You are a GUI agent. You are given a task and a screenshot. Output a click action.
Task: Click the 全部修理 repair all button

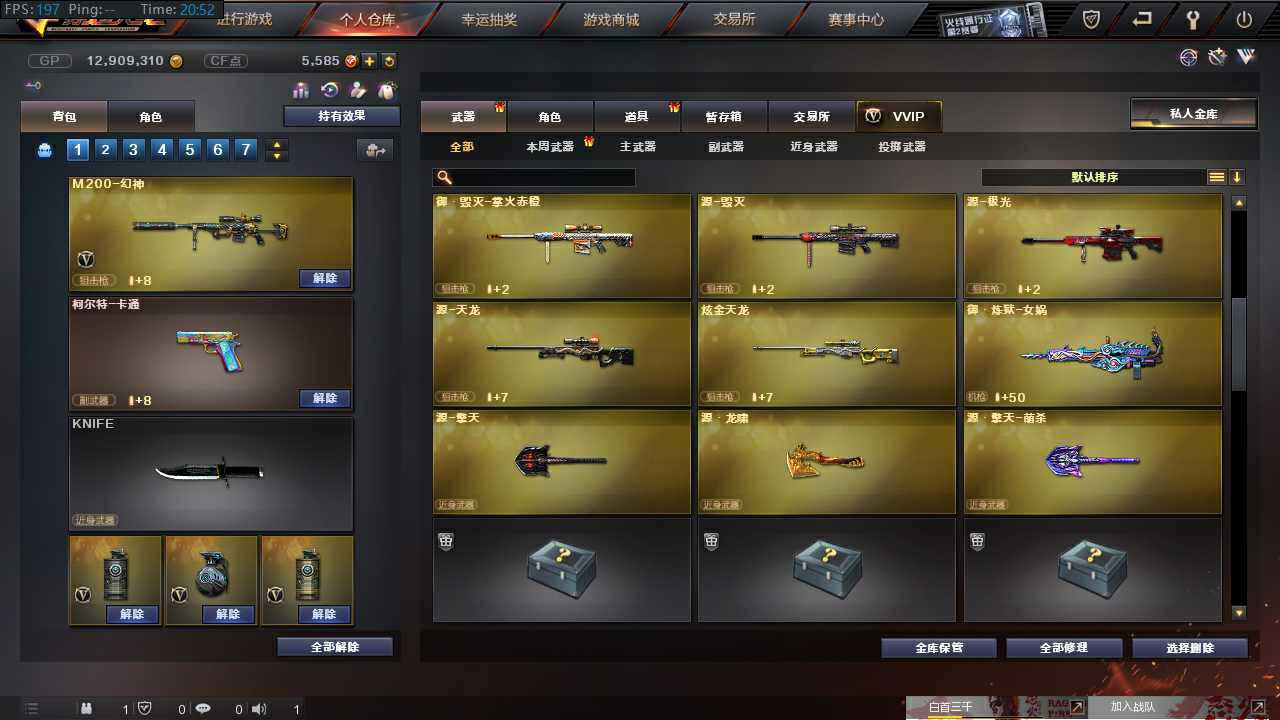coord(1063,647)
